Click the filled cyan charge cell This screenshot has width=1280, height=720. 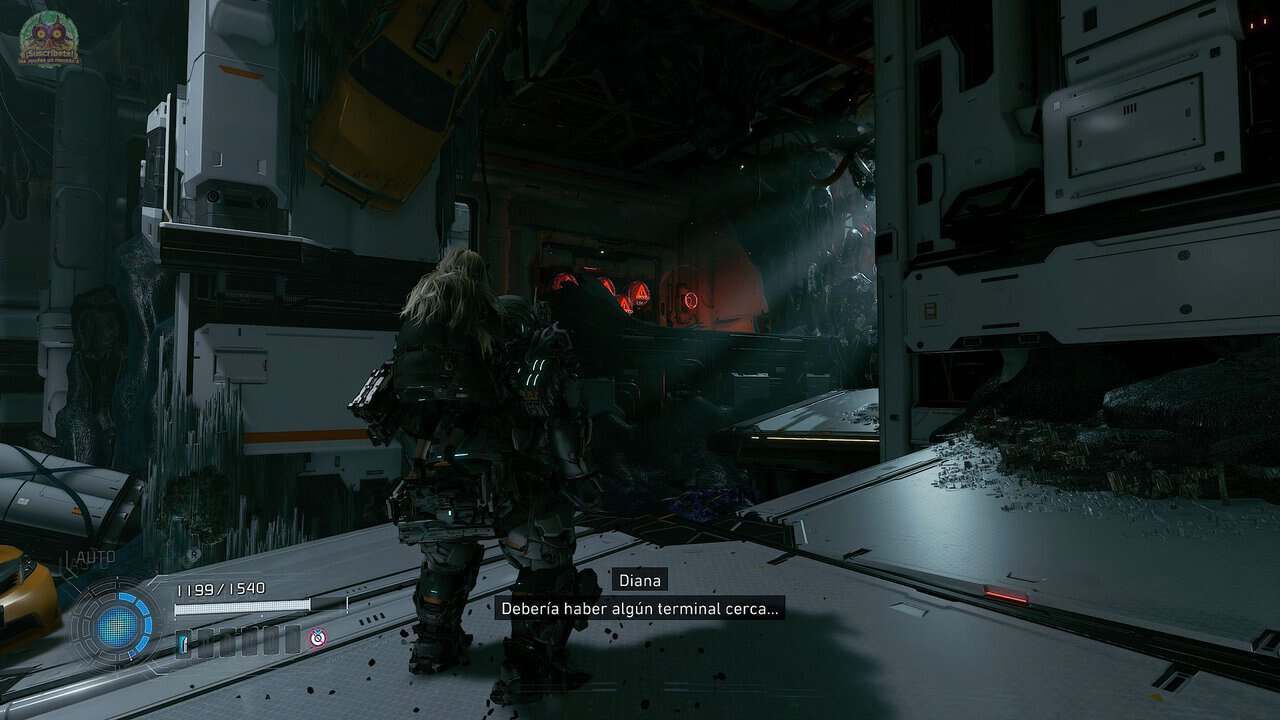[184, 641]
